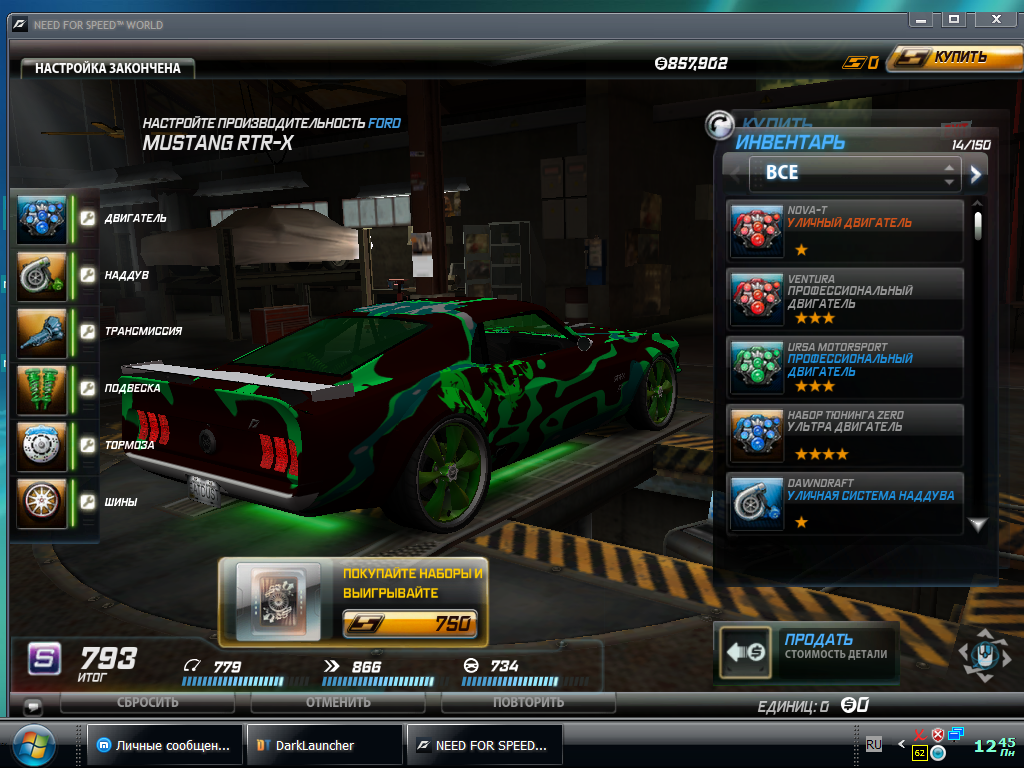Choose the Тормоза brakes slot
The image size is (1024, 768).
click(42, 445)
